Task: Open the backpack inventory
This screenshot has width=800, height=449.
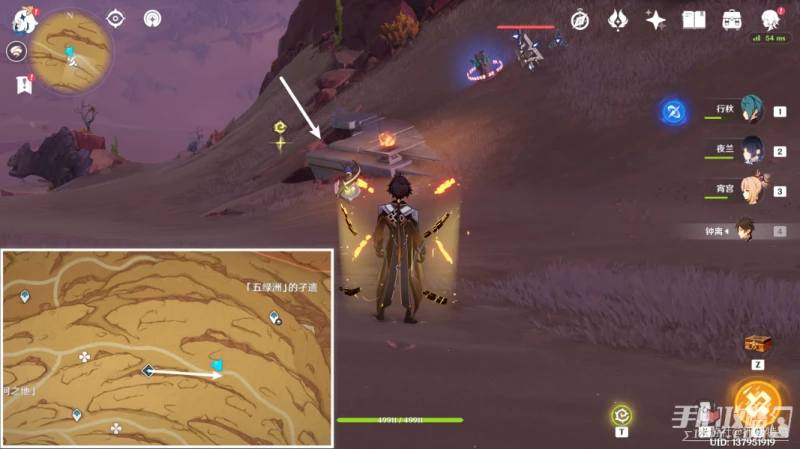Action: click(x=732, y=20)
